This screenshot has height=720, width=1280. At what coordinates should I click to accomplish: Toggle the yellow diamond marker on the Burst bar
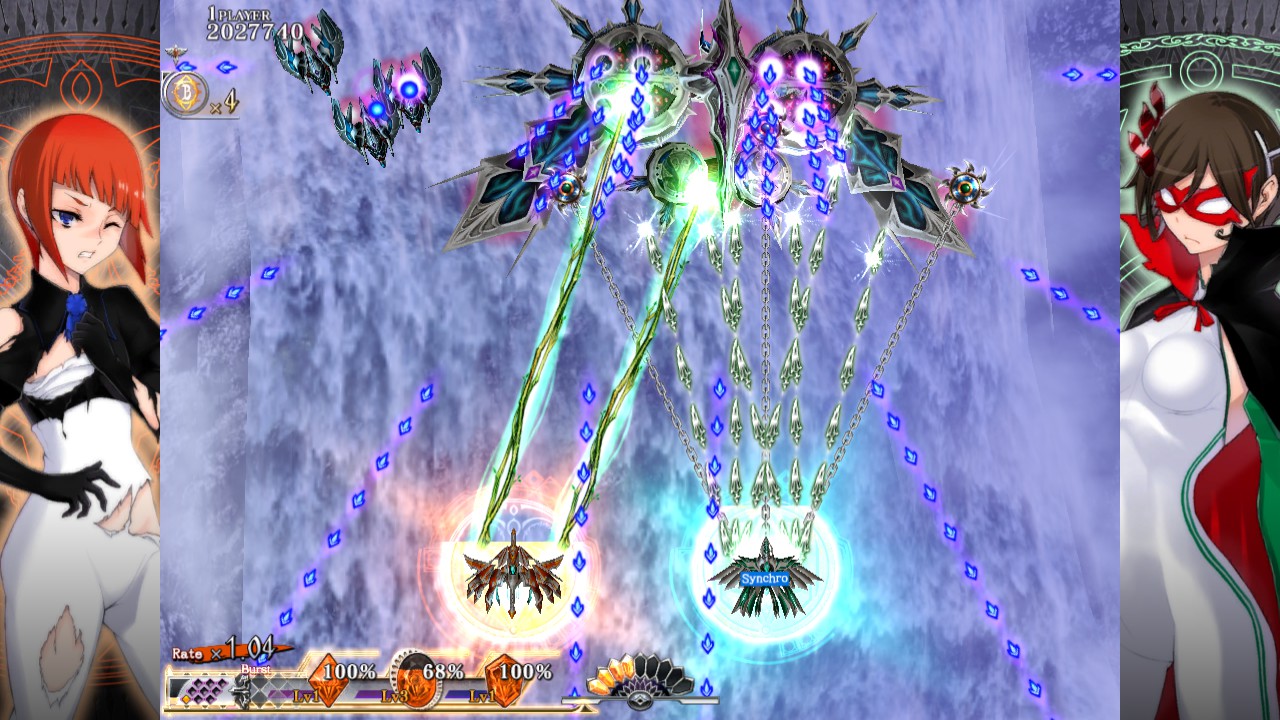click(x=186, y=698)
